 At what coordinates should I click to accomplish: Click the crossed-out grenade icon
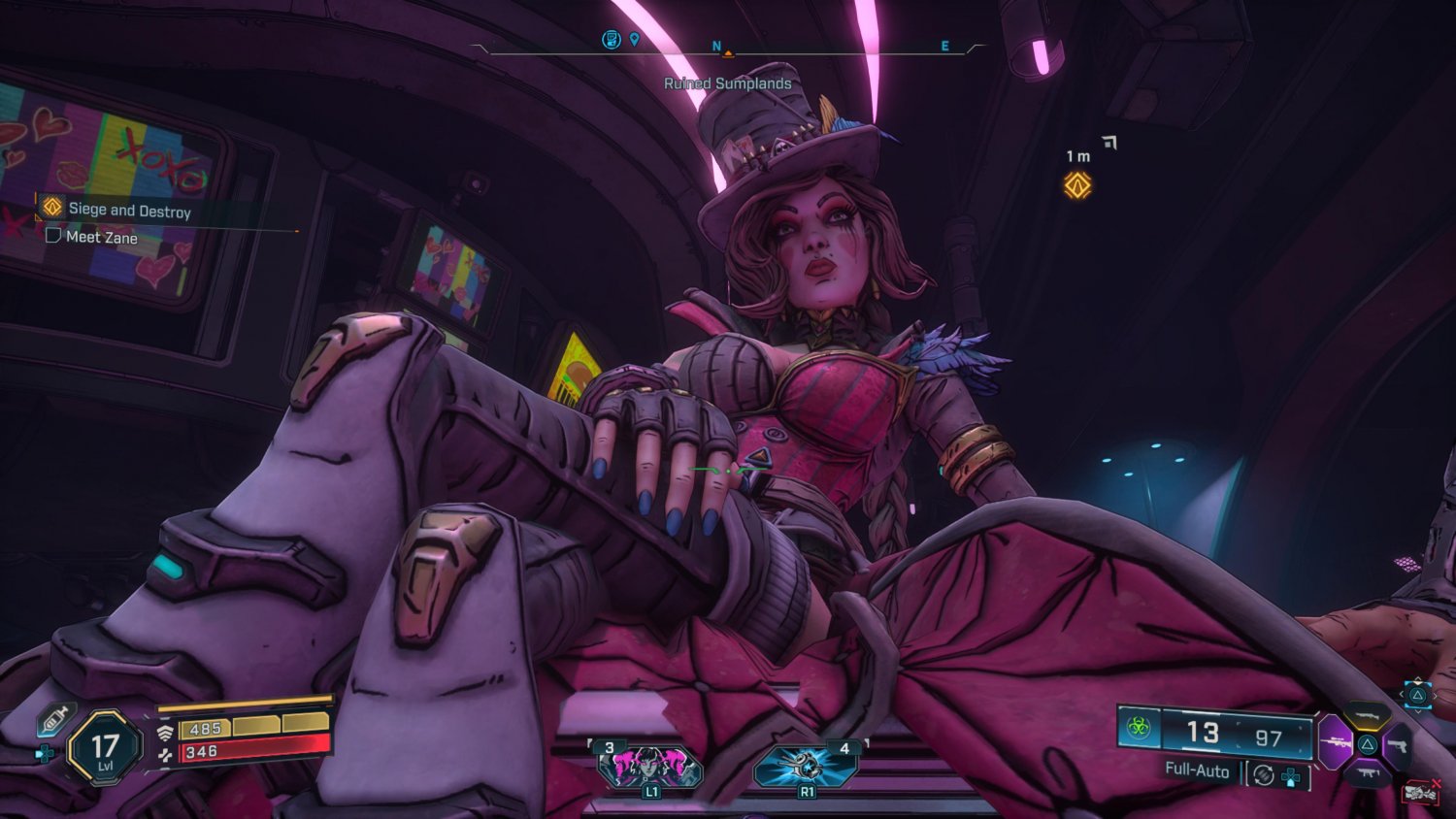[x=1419, y=792]
